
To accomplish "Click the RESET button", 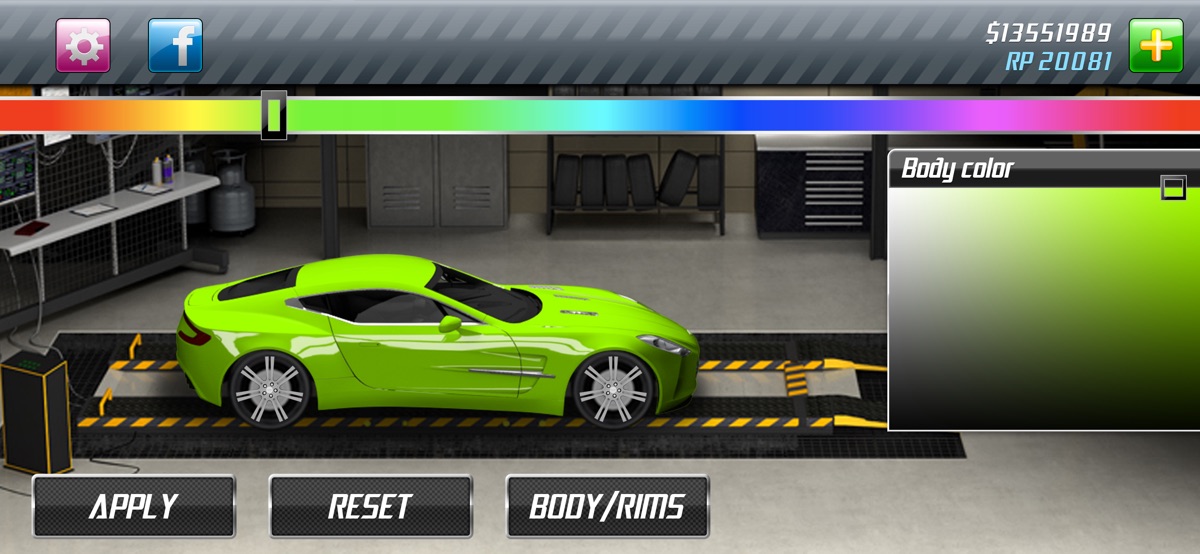I will click(370, 507).
